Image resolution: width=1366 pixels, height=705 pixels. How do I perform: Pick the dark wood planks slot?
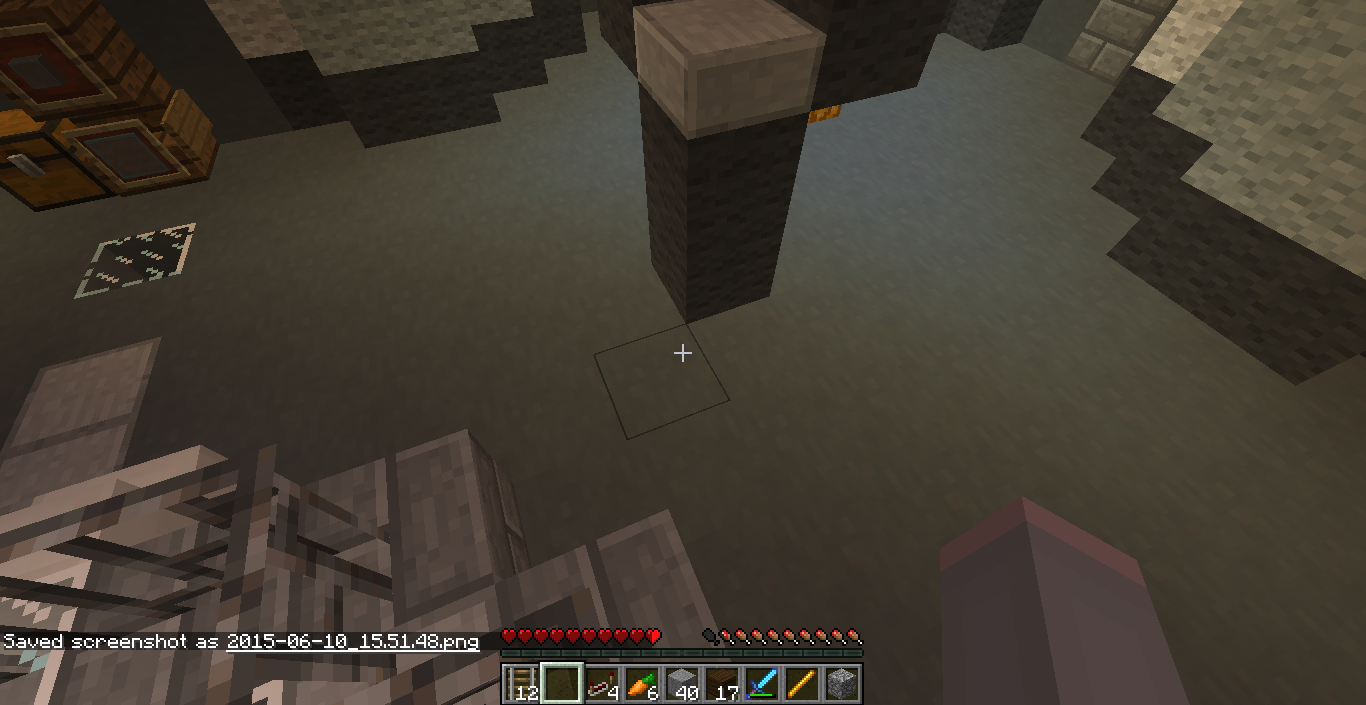[722, 684]
